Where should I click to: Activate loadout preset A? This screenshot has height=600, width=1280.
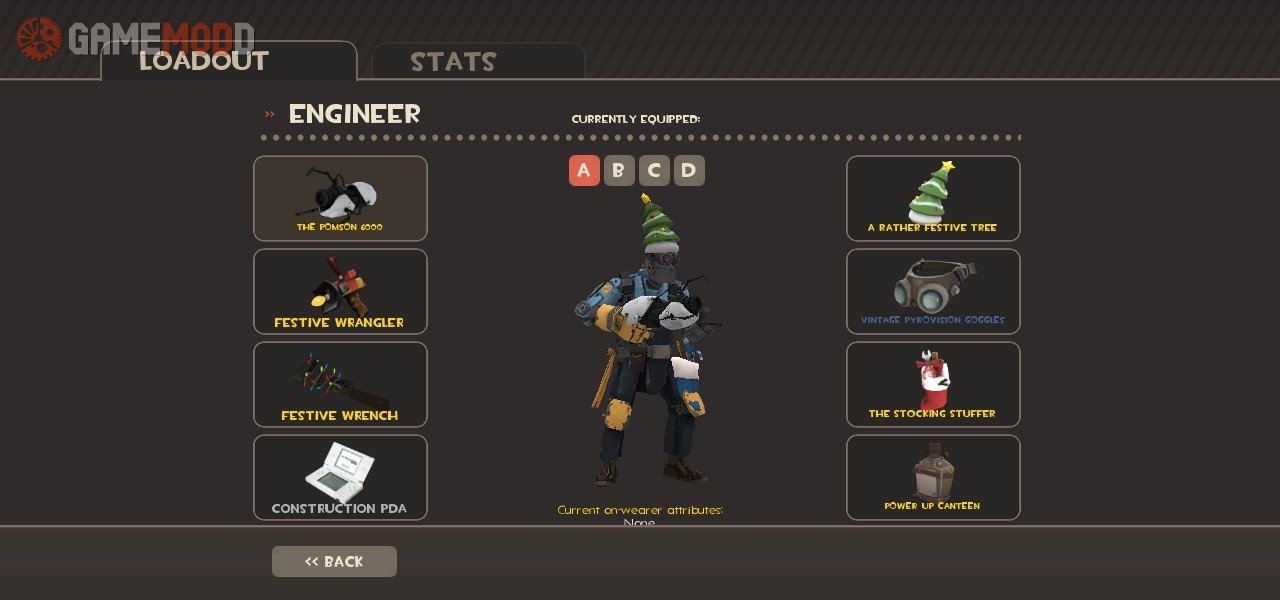(584, 171)
